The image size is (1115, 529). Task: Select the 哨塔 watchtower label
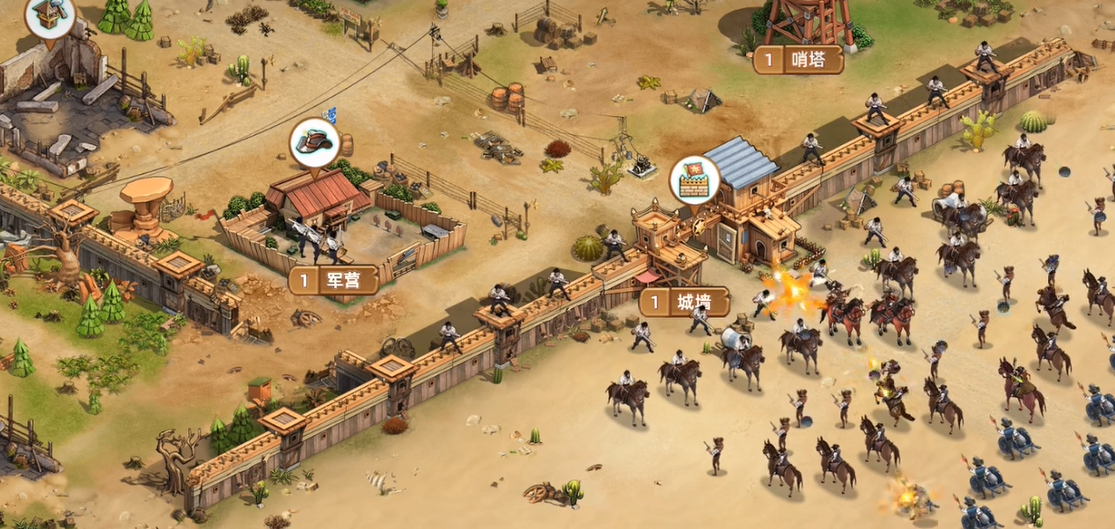[798, 60]
